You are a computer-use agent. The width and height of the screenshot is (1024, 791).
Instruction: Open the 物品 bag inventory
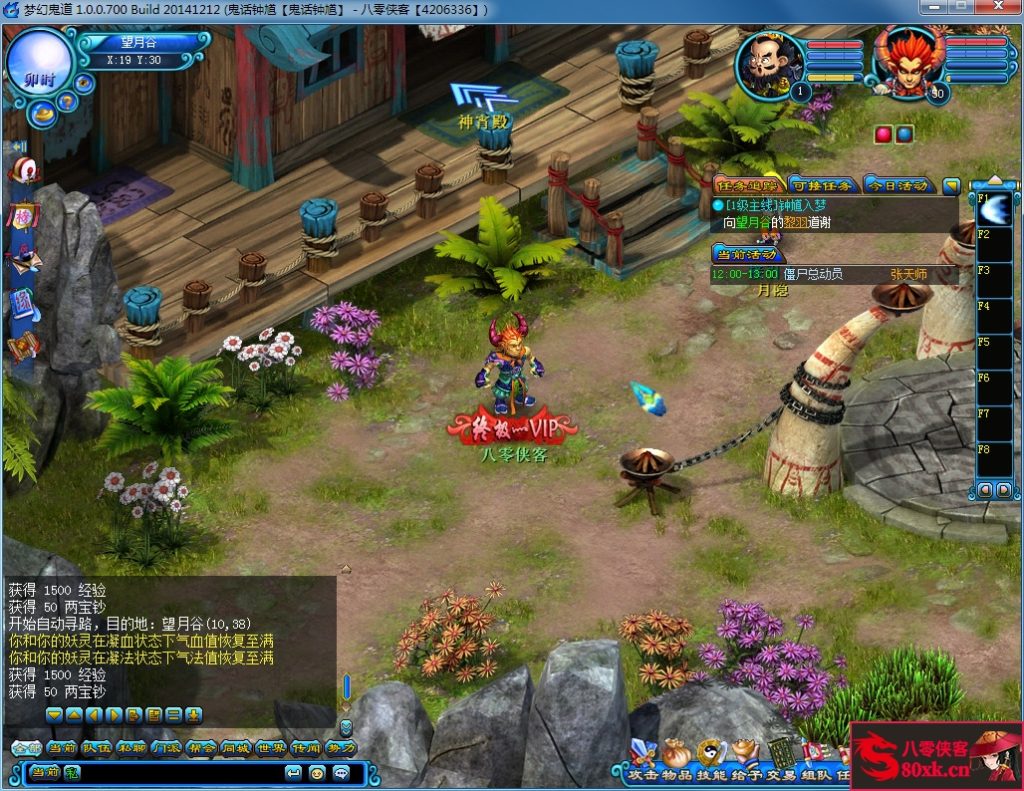pyautogui.click(x=677, y=757)
